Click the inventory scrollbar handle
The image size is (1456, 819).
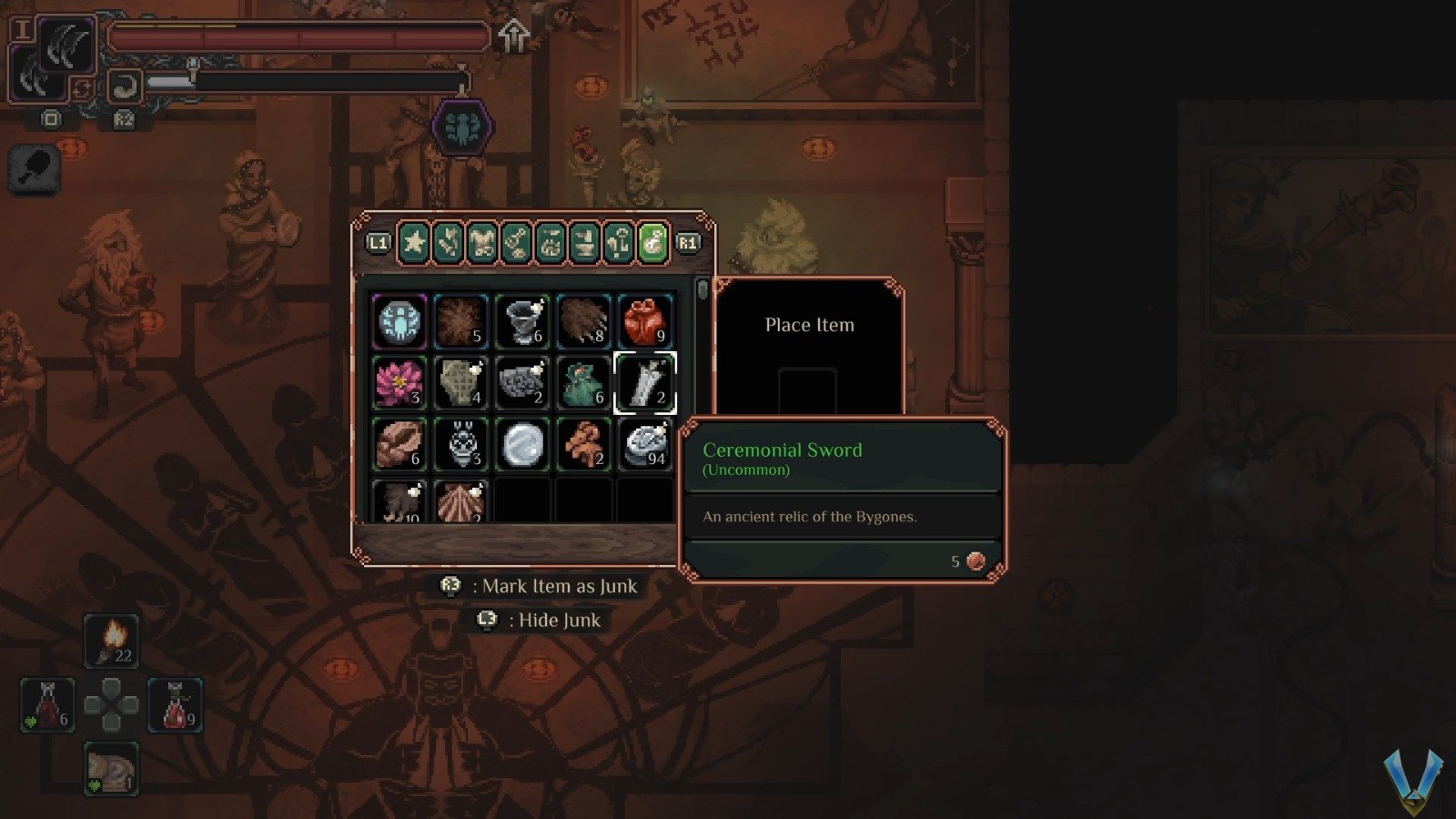coord(702,290)
